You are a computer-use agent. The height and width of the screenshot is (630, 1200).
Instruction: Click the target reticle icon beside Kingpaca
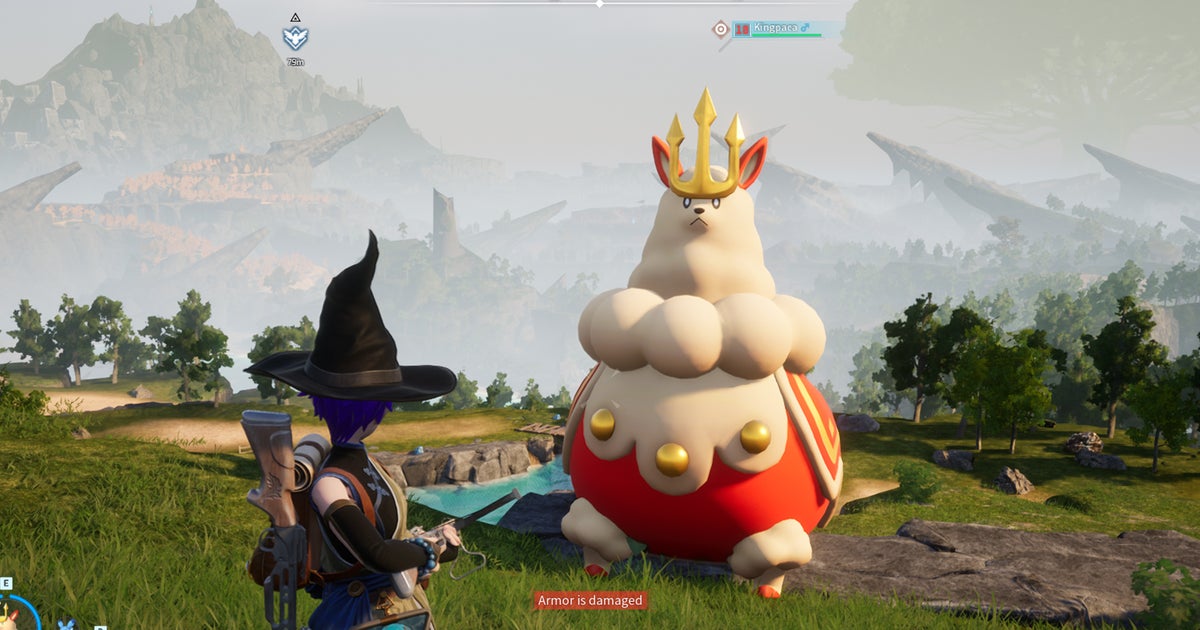(x=720, y=29)
